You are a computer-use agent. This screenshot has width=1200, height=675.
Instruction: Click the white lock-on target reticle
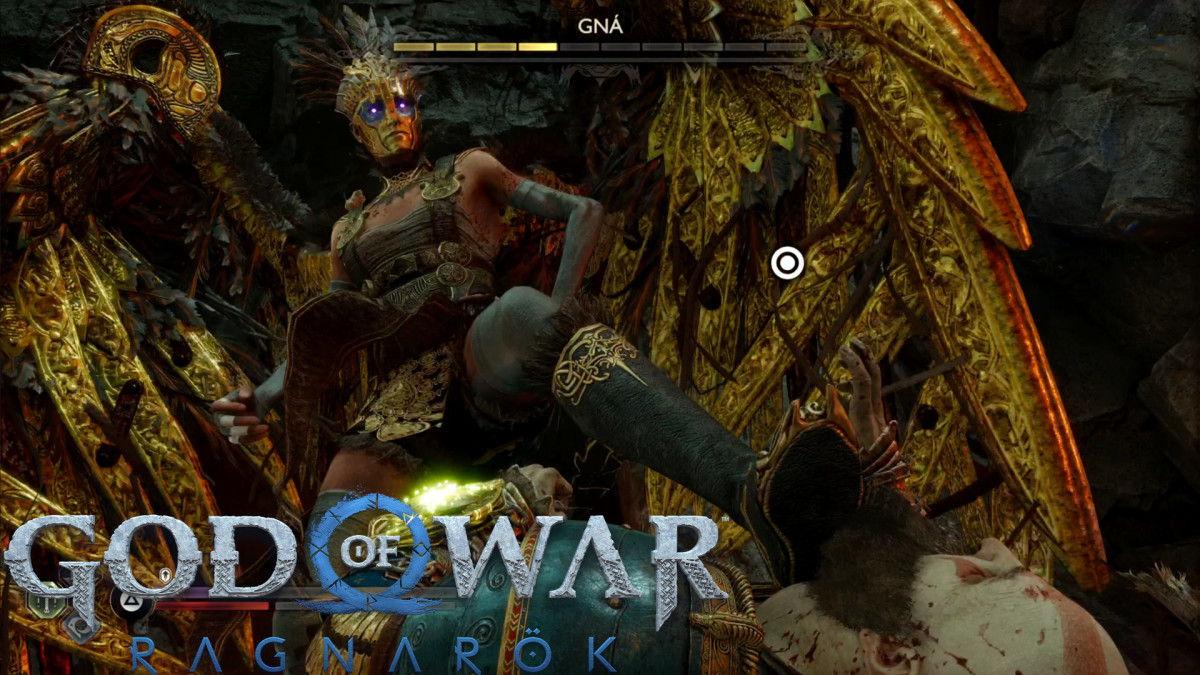tap(787, 263)
